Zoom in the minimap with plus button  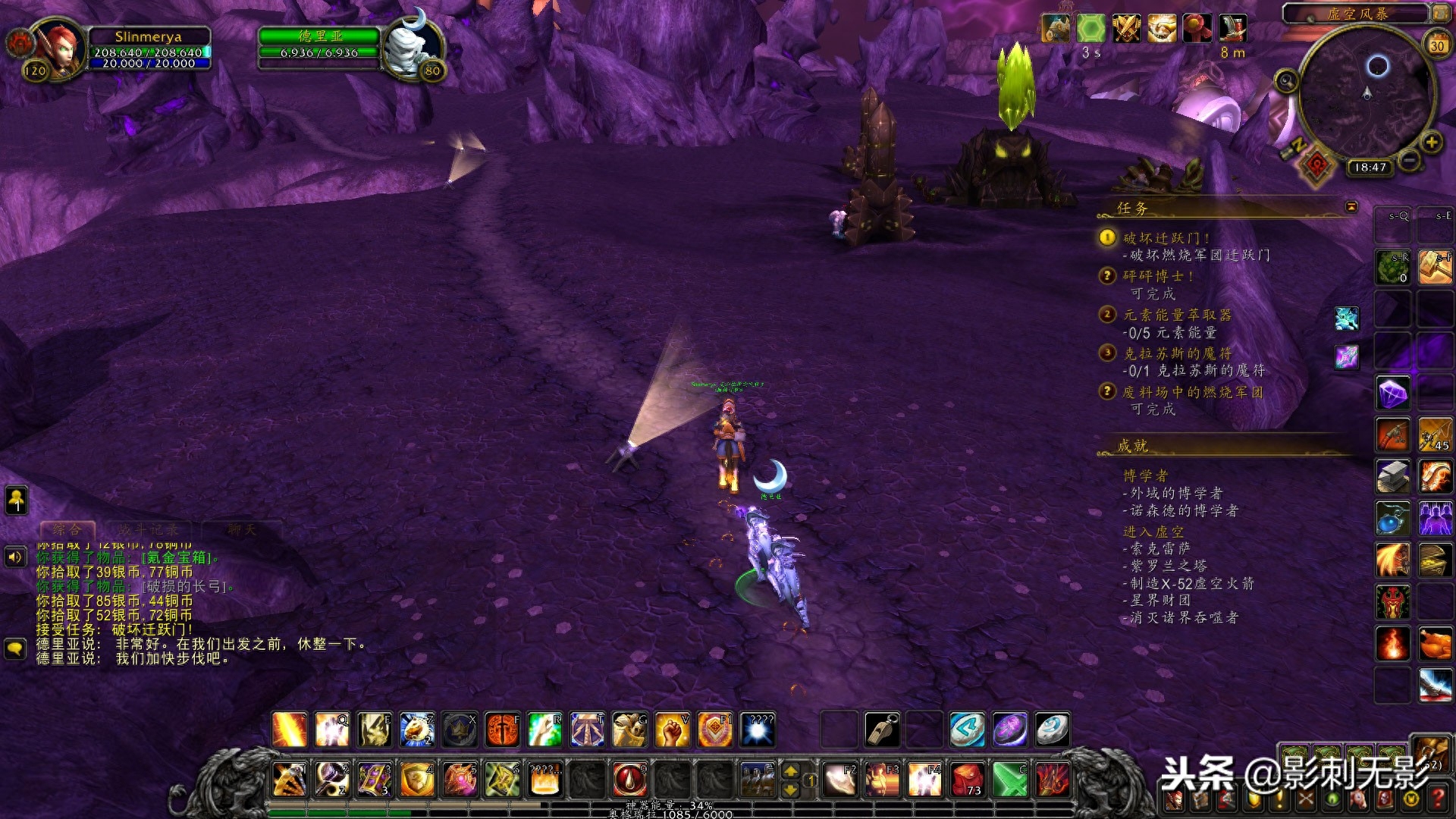[1431, 143]
